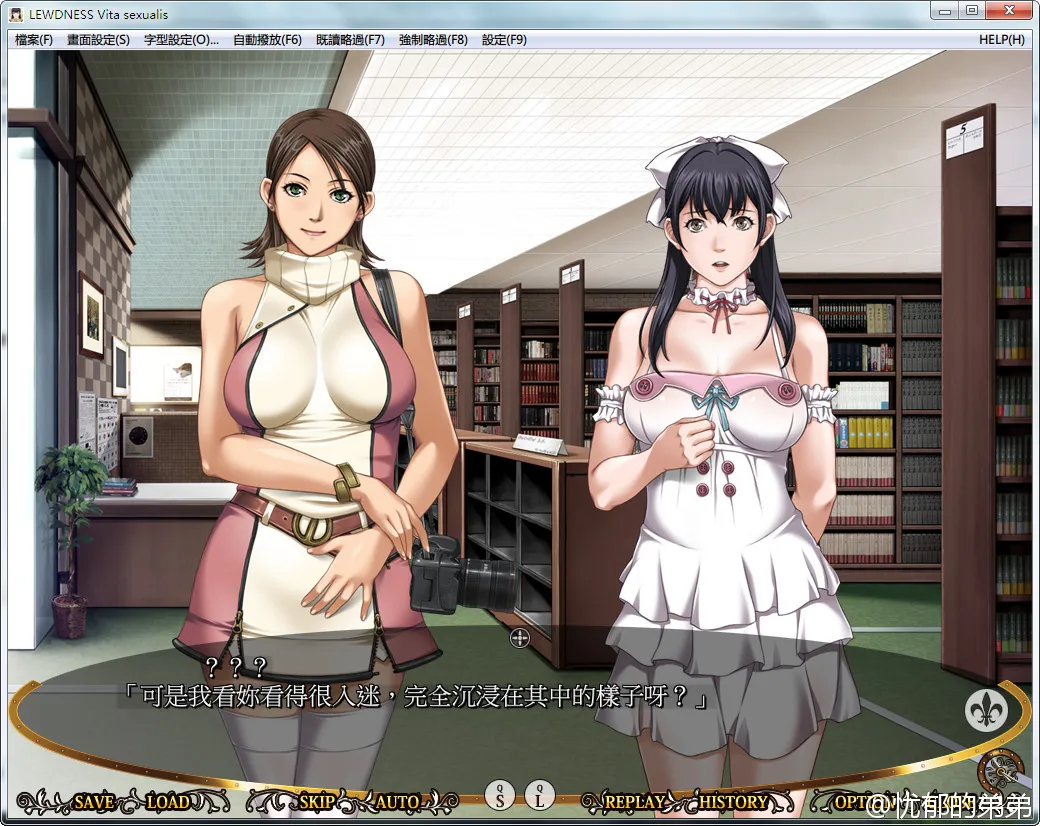Open the 設定(F9) settings menu
Screen dimensions: 1040x826
pyautogui.click(x=504, y=40)
